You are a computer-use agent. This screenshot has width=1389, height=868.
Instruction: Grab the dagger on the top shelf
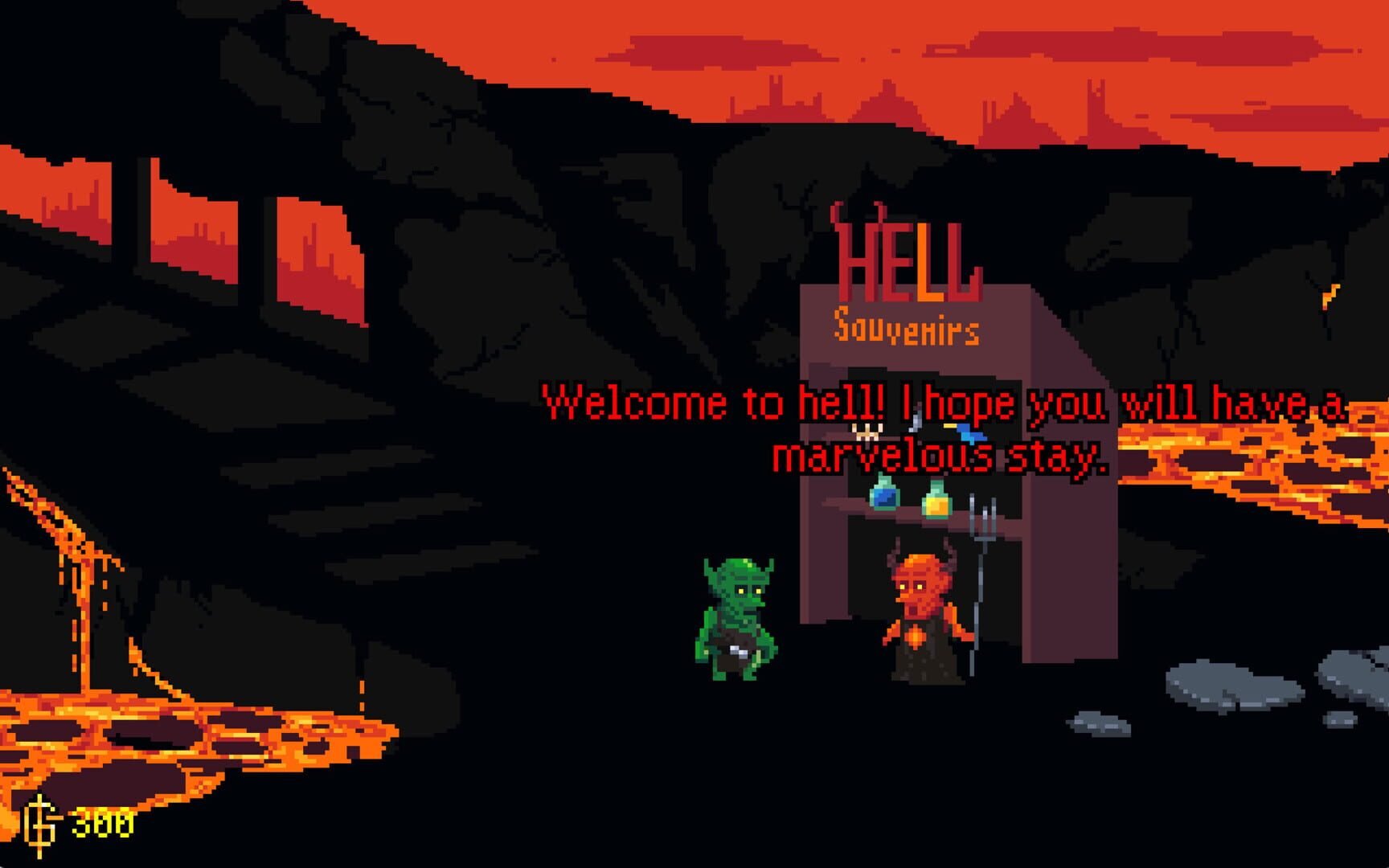[x=916, y=420]
